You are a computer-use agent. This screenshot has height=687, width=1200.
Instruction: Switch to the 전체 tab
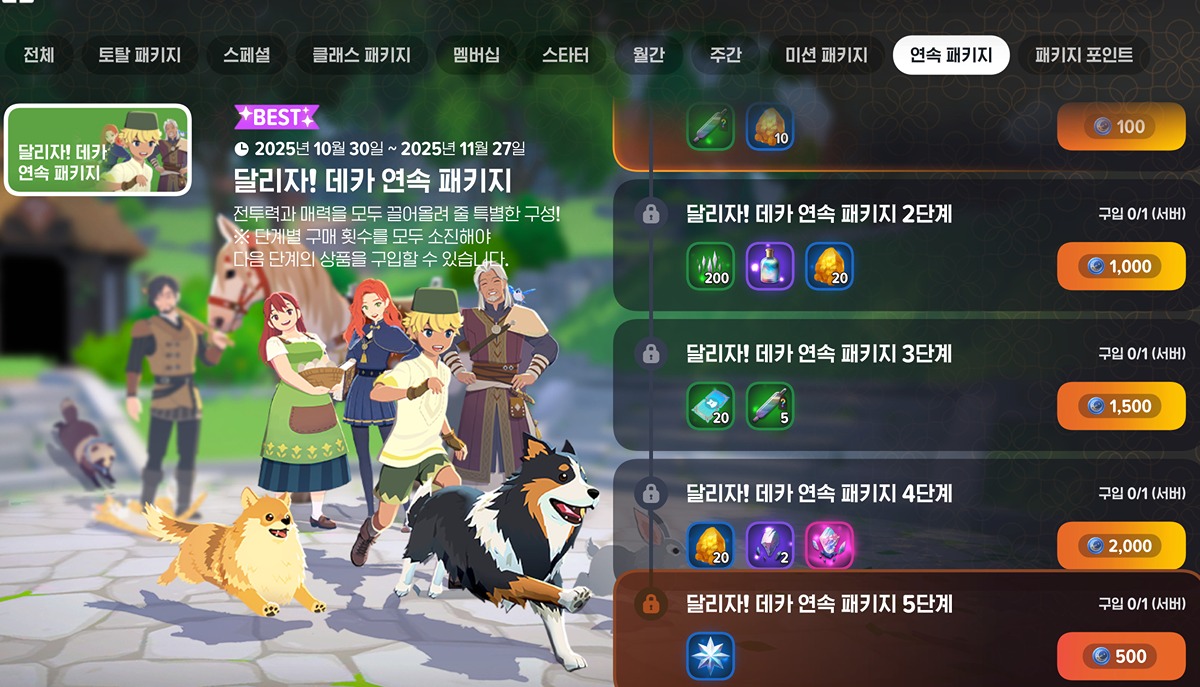[39, 55]
